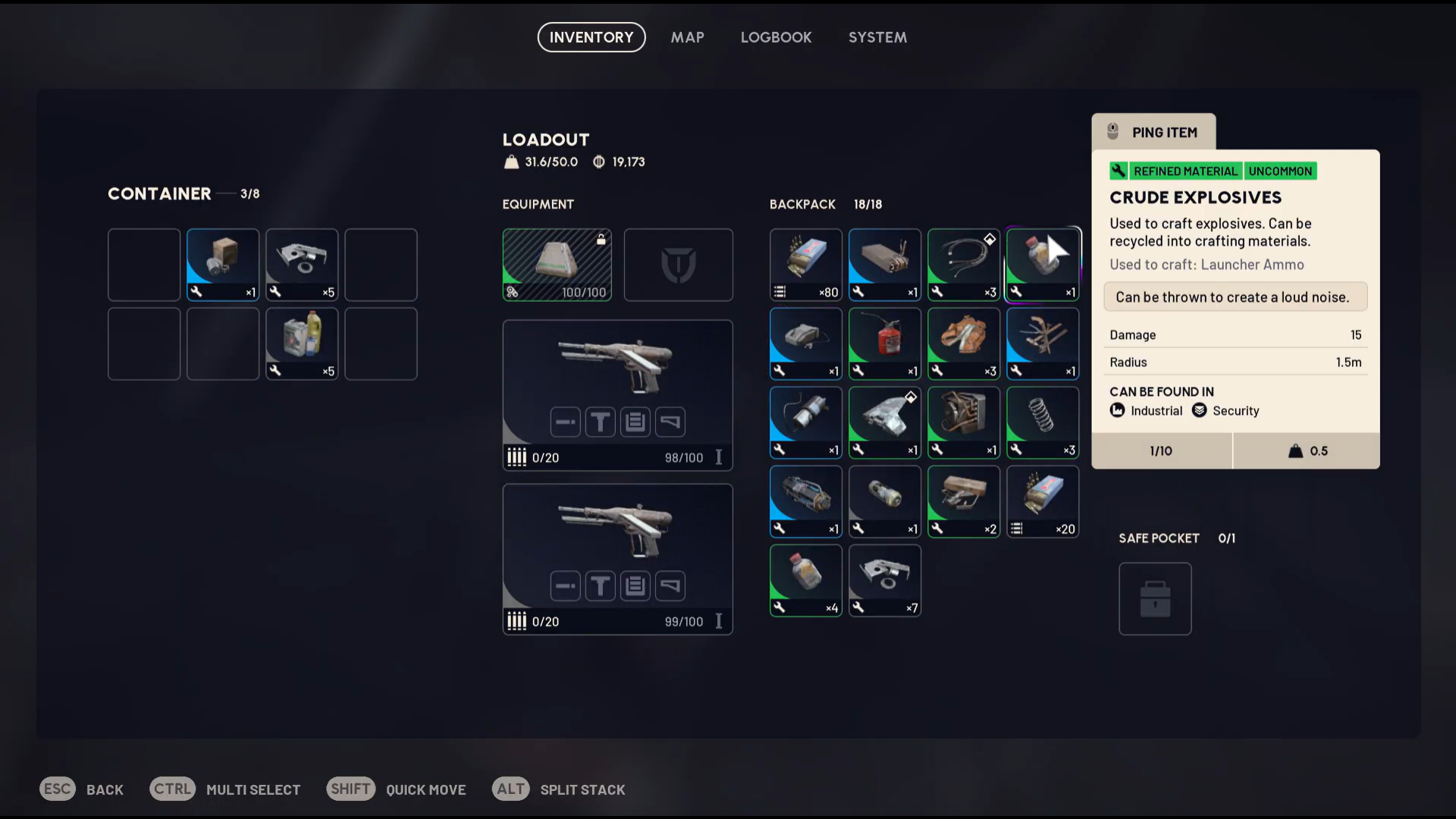
Task: Open the SYSTEM menu
Action: click(877, 37)
